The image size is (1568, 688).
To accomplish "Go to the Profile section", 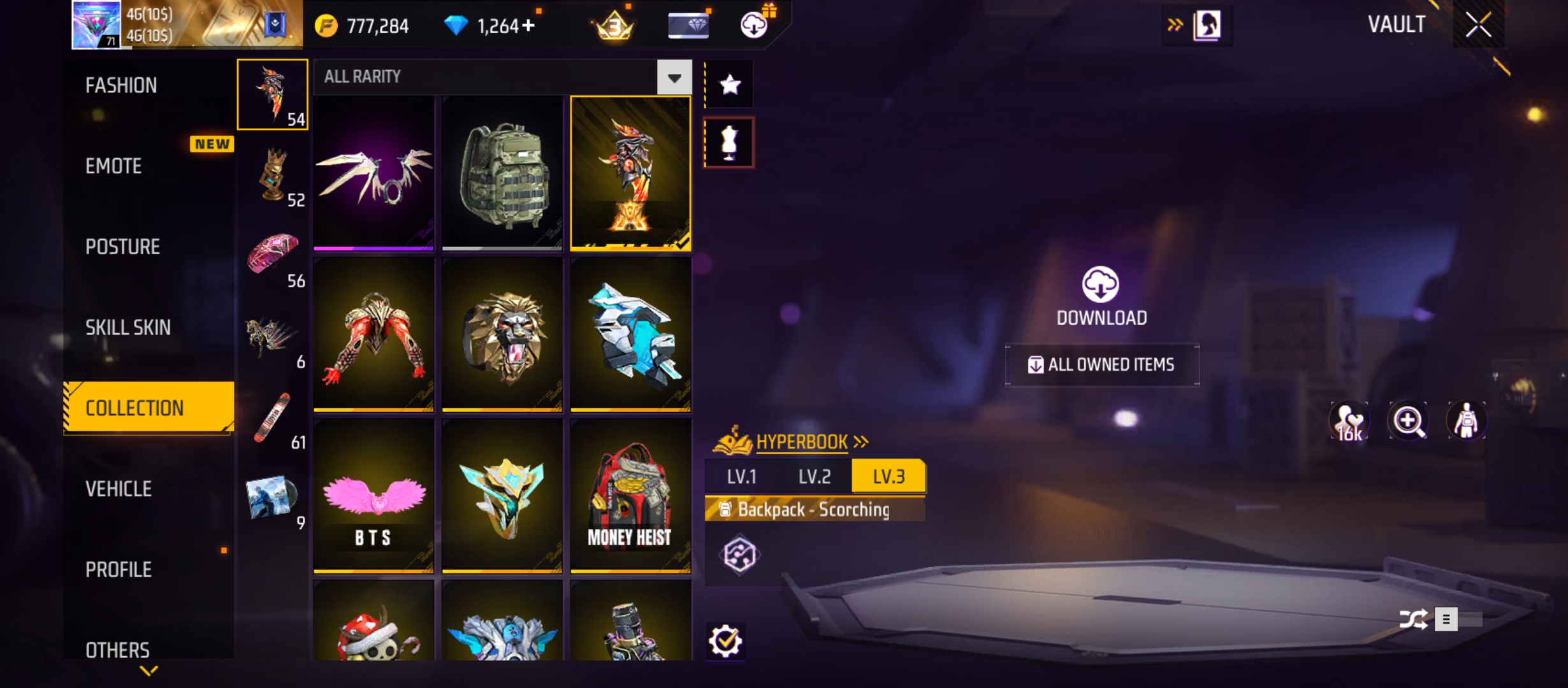I will 119,570.
